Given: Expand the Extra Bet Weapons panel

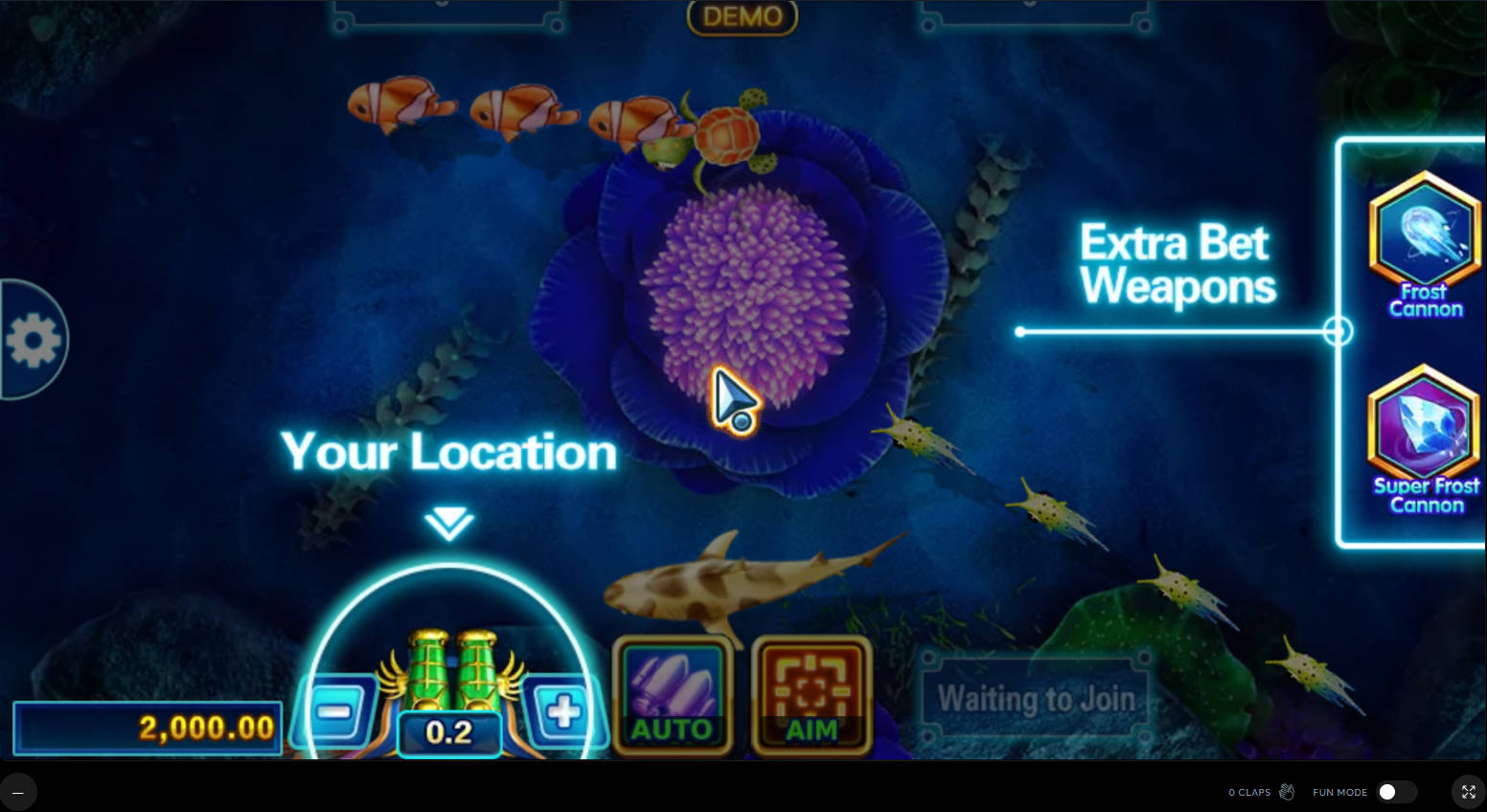Looking at the screenshot, I should [1339, 330].
